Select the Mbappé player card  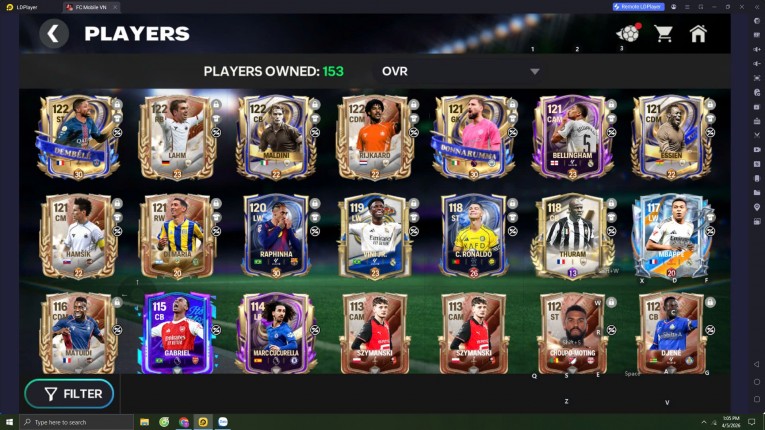[x=670, y=236]
